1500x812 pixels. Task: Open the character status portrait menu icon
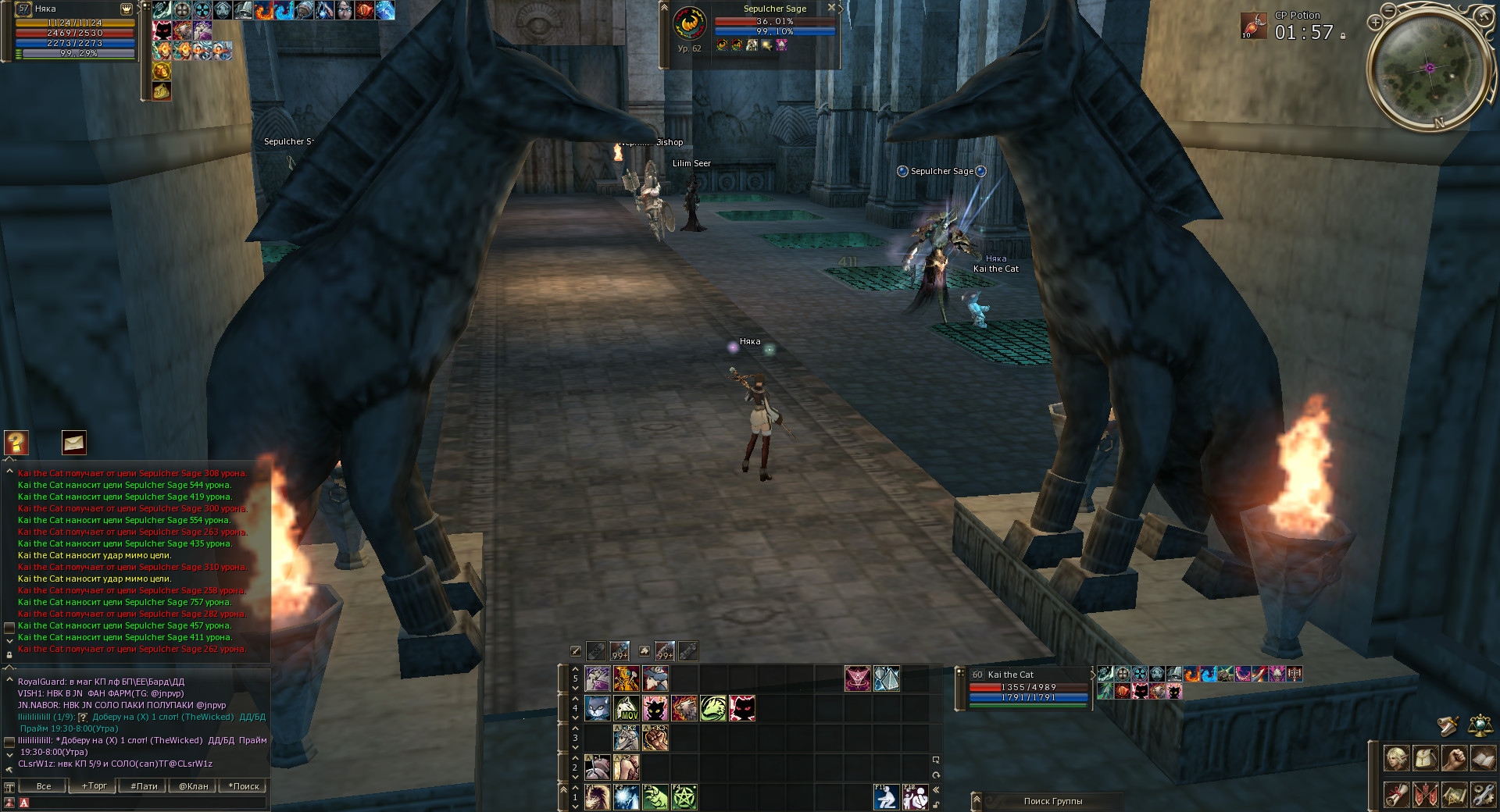pos(1396,757)
